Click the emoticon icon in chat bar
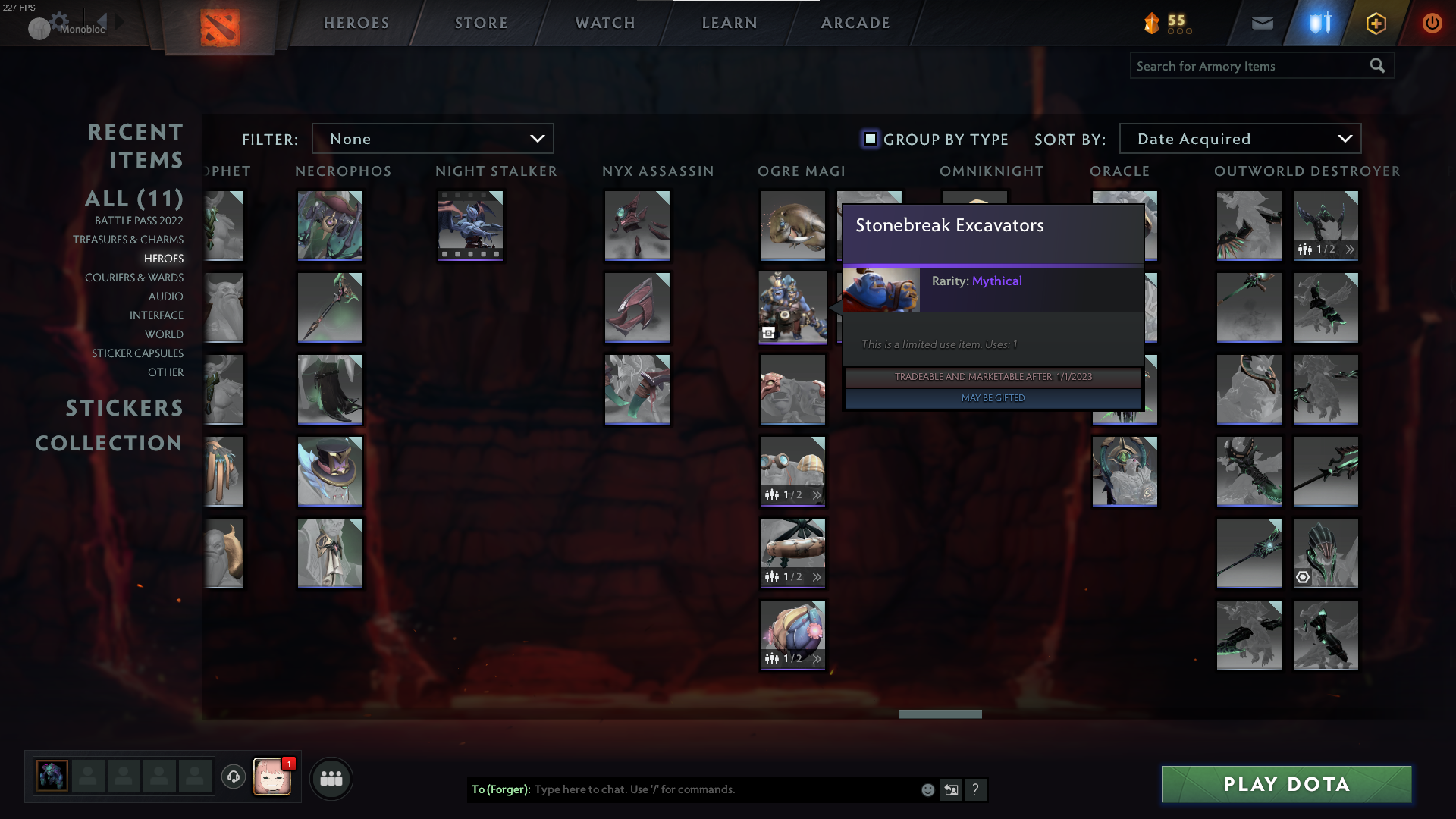The height and width of the screenshot is (819, 1456). 927,789
